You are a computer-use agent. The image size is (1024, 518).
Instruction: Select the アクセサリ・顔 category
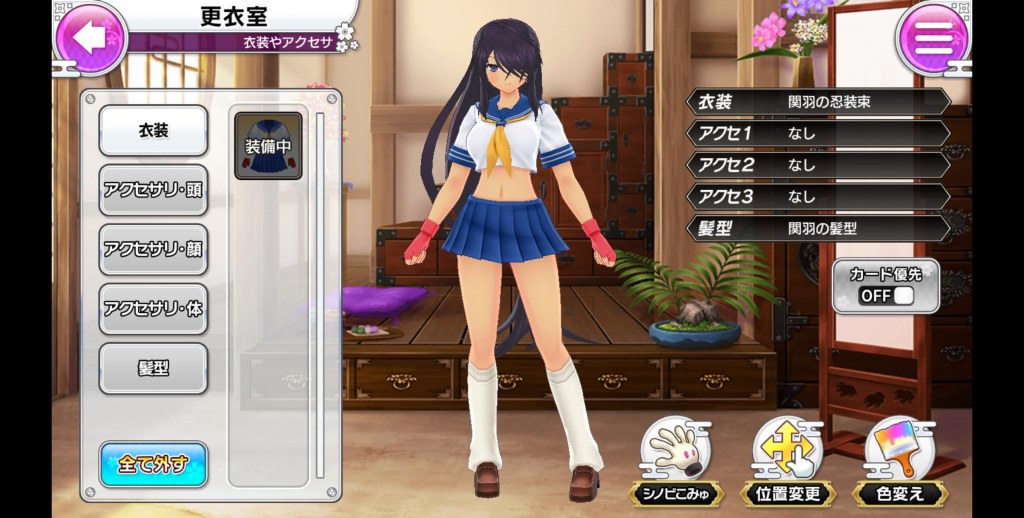153,249
